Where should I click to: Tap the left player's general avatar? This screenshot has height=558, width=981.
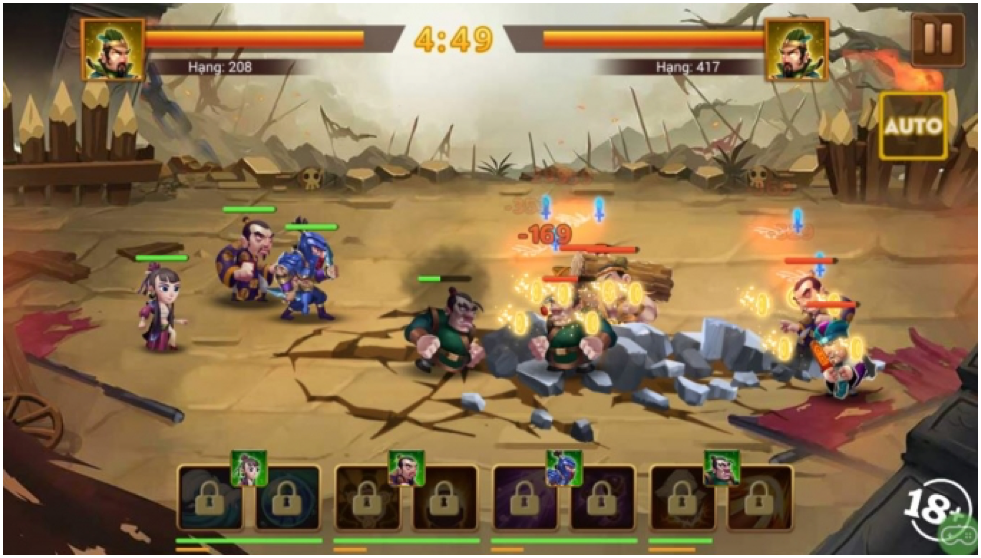112,49
